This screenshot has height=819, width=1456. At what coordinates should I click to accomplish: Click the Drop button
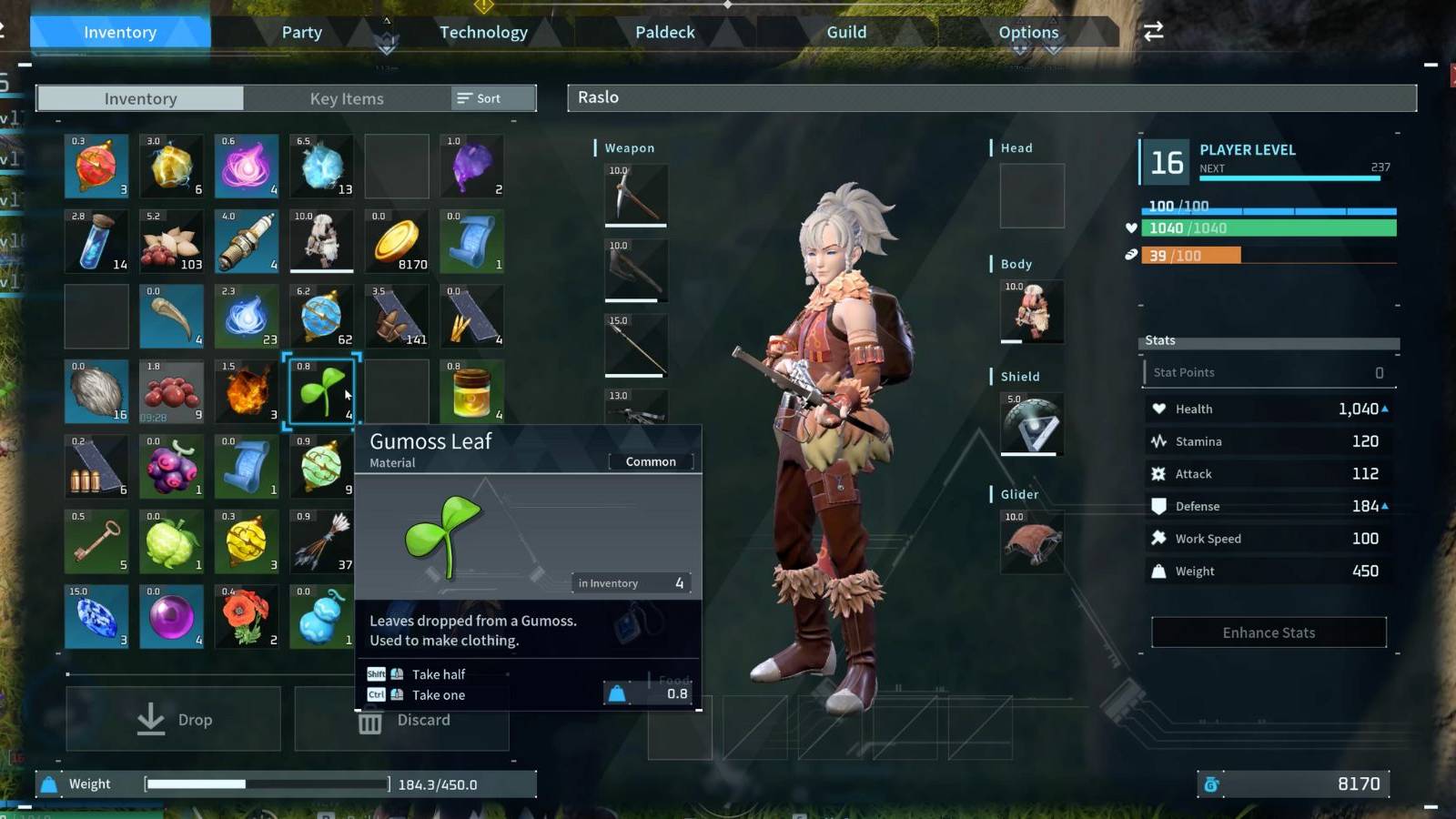pyautogui.click(x=173, y=719)
